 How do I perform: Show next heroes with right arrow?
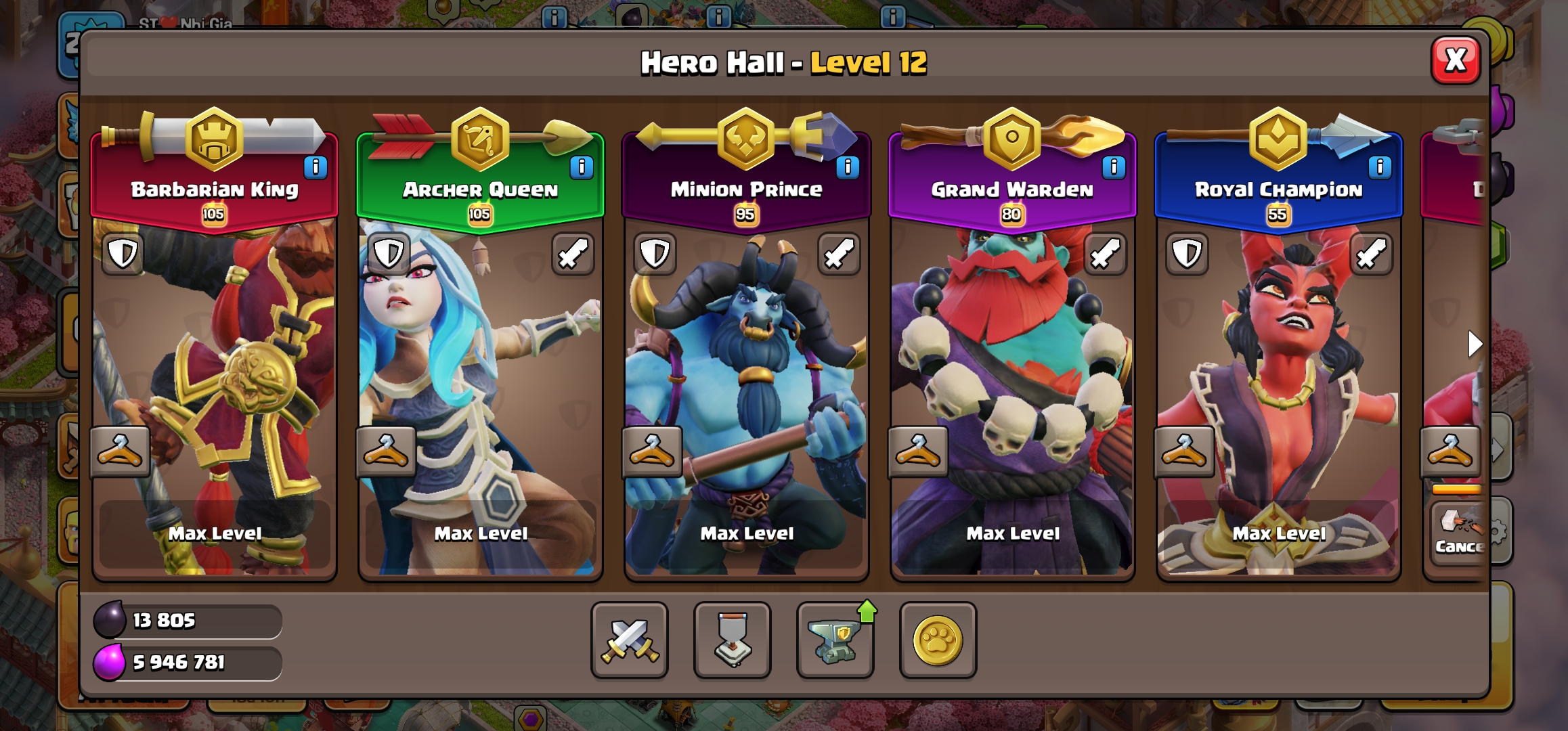1474,344
